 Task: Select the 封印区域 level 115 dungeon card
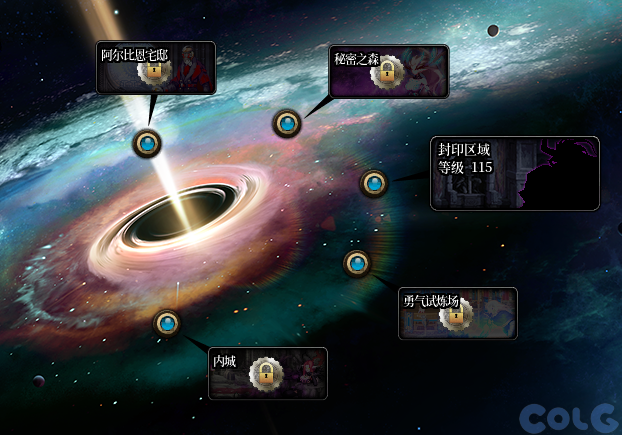(514, 173)
